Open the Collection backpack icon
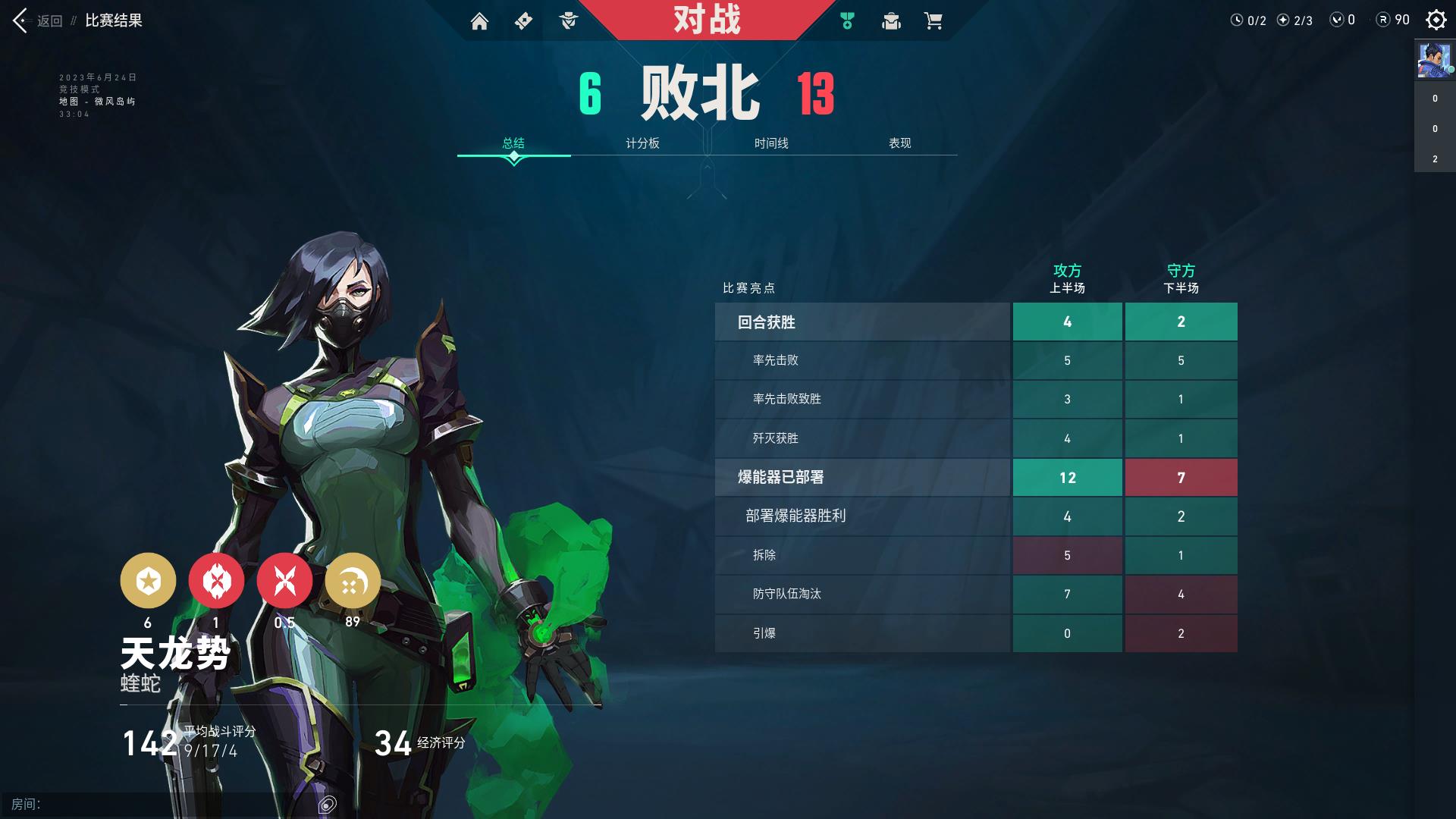This screenshot has width=1456, height=819. pos(891,21)
